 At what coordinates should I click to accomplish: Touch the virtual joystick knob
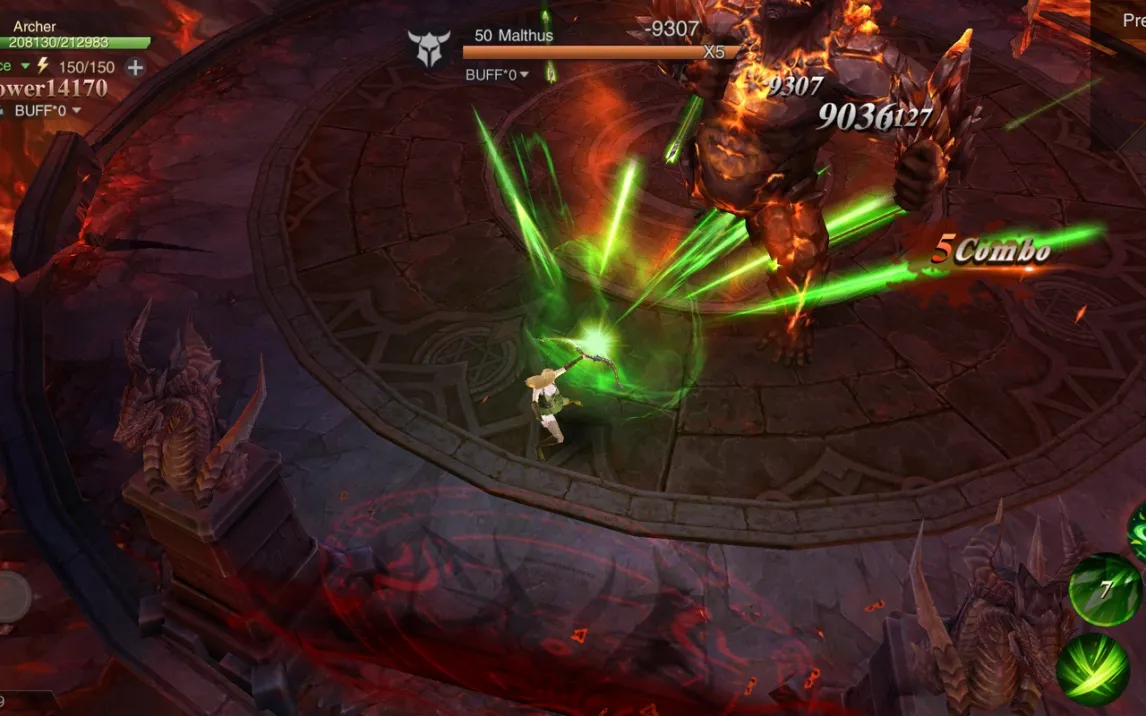pyautogui.click(x=12, y=597)
